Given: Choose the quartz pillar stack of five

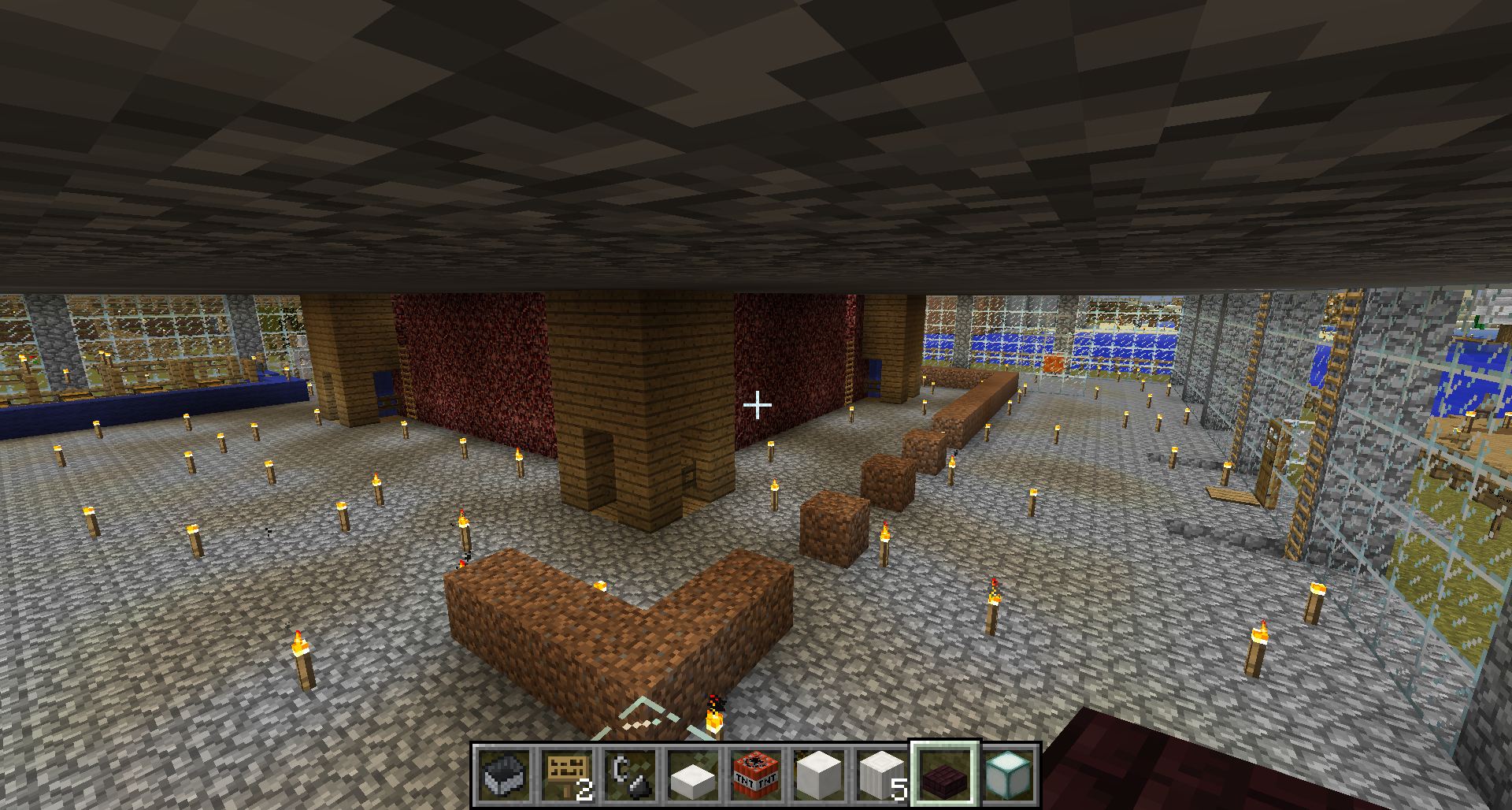Looking at the screenshot, I should (882, 775).
